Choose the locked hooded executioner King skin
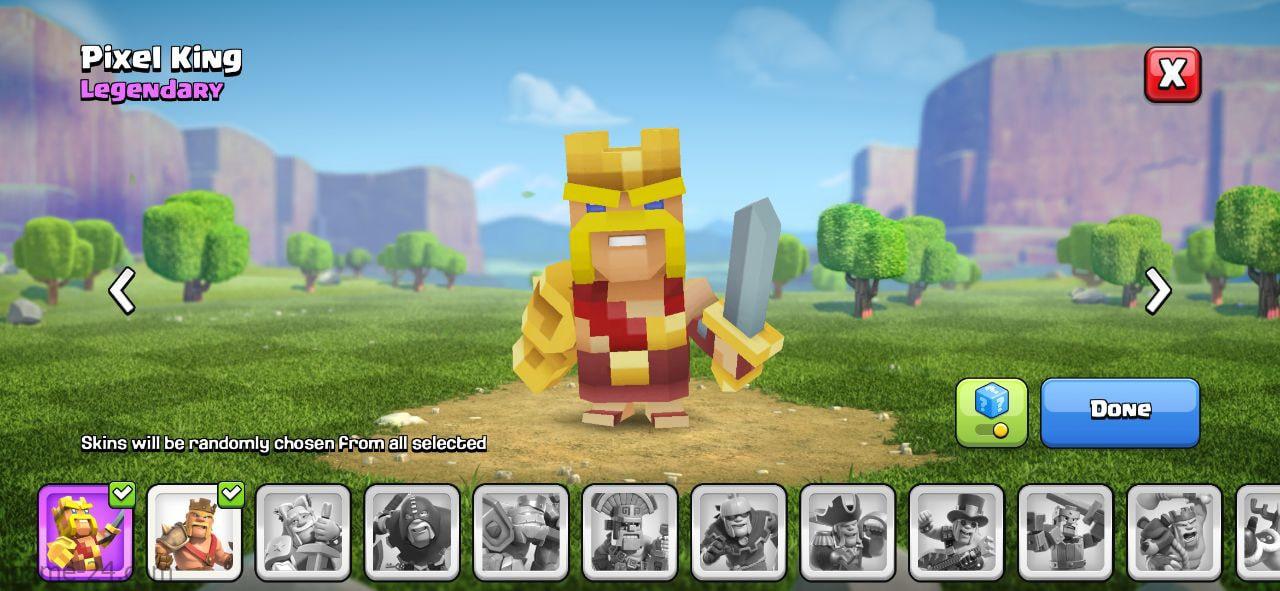1280x591 pixels. click(412, 533)
